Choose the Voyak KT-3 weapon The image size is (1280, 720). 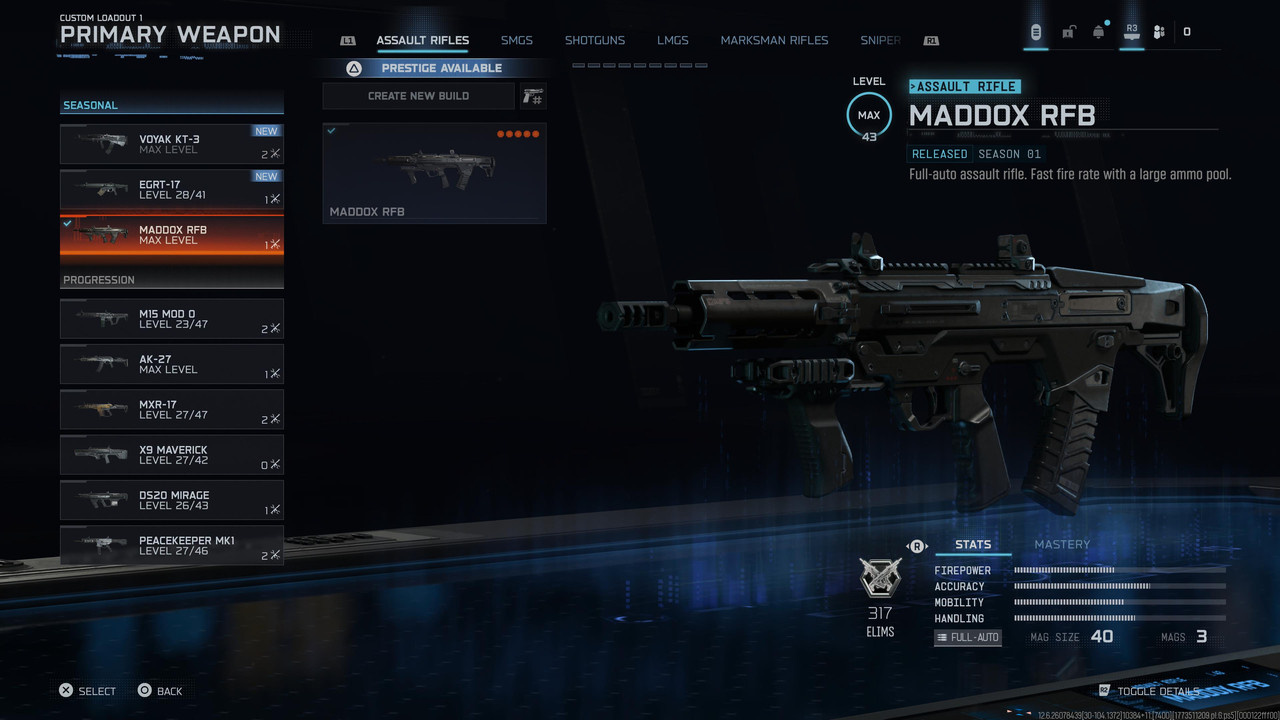171,144
